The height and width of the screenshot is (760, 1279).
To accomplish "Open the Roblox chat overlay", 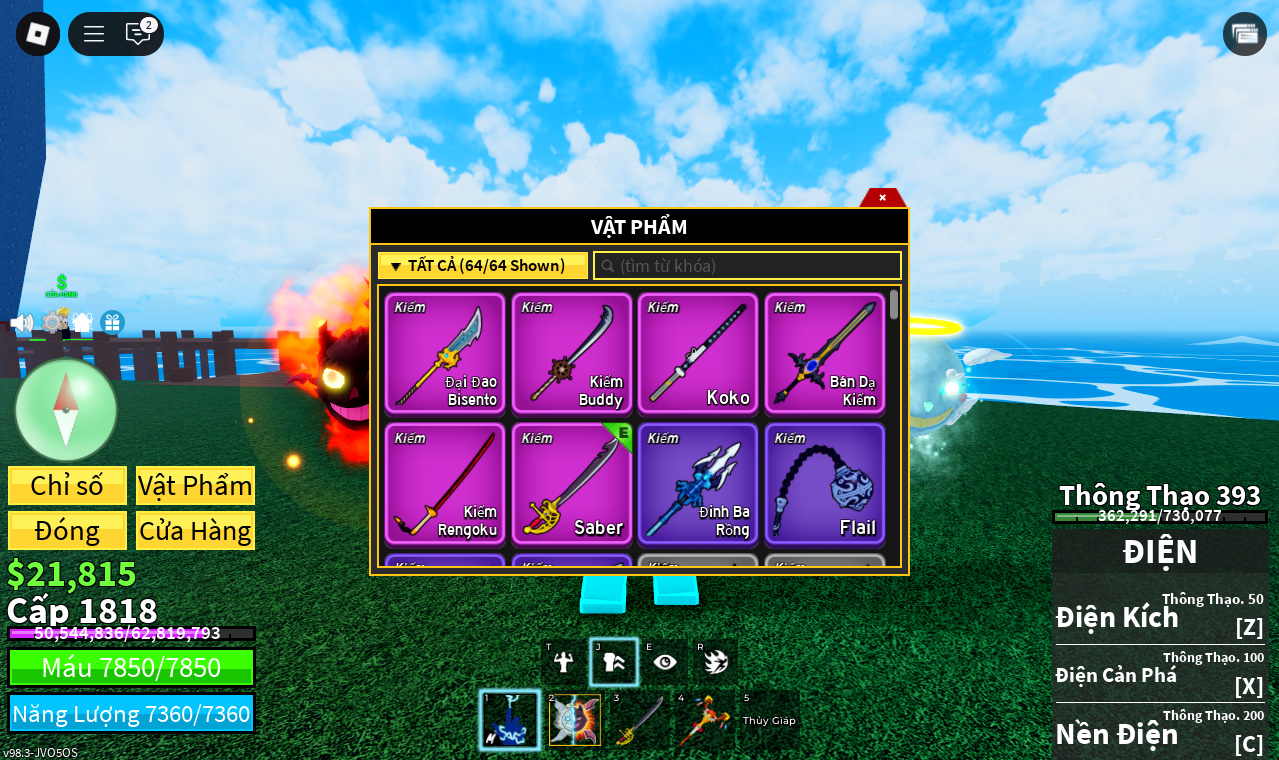I will (x=138, y=34).
